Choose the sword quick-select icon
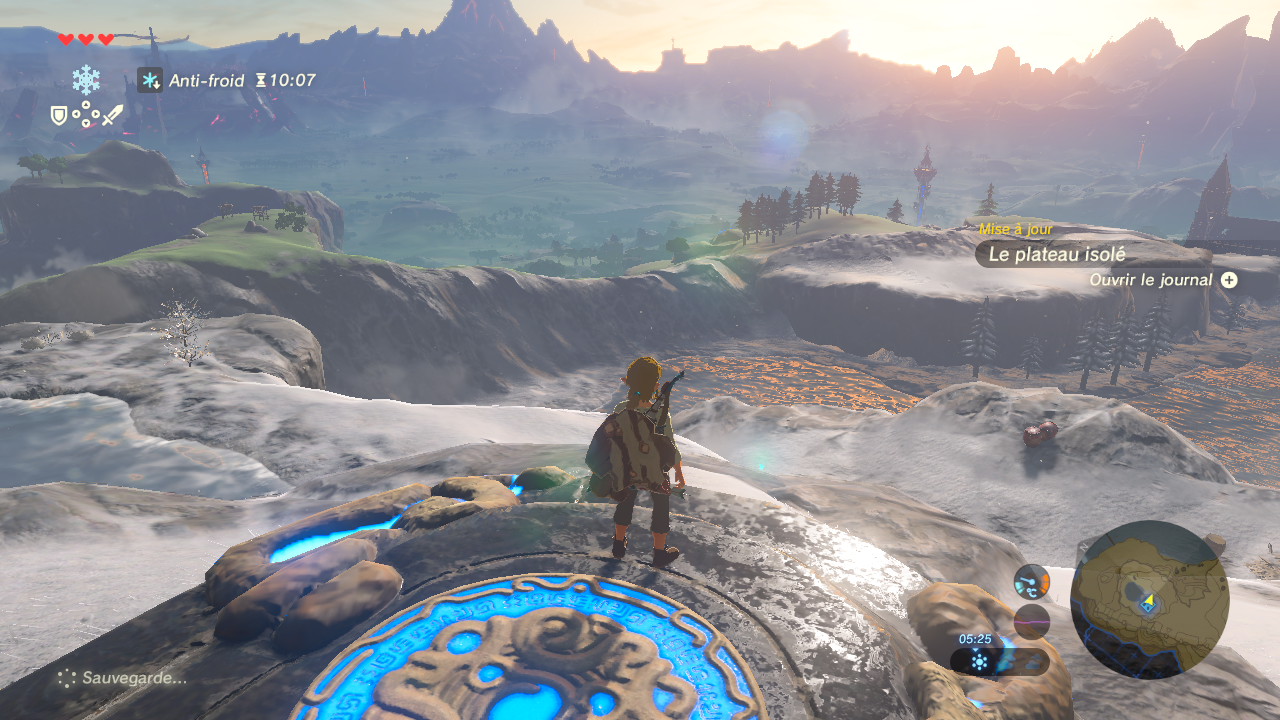 pos(113,115)
